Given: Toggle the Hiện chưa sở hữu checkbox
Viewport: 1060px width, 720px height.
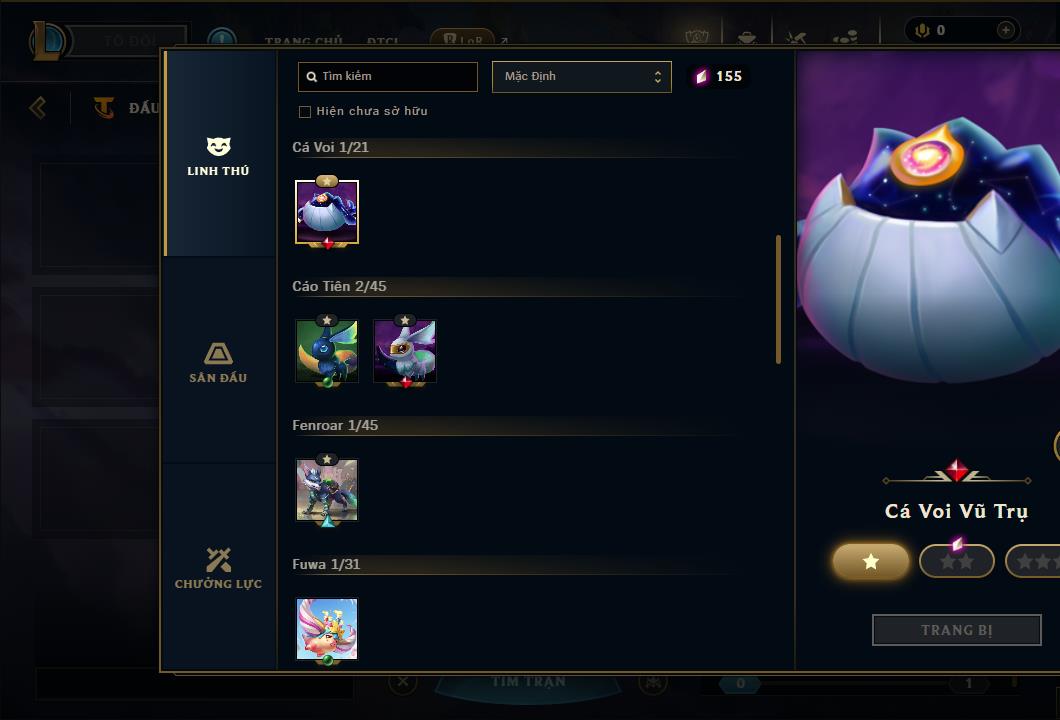Looking at the screenshot, I should tap(305, 111).
